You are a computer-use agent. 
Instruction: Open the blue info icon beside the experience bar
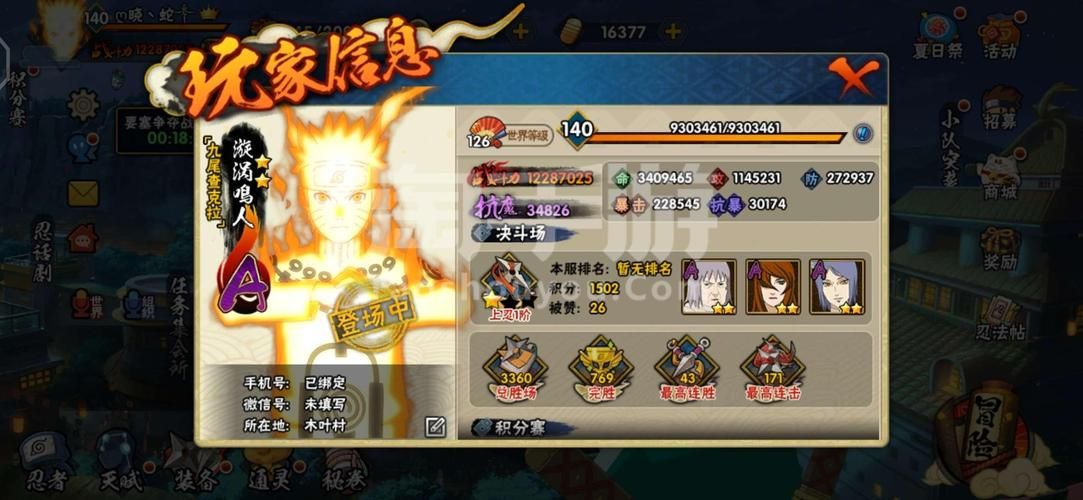(x=862, y=133)
